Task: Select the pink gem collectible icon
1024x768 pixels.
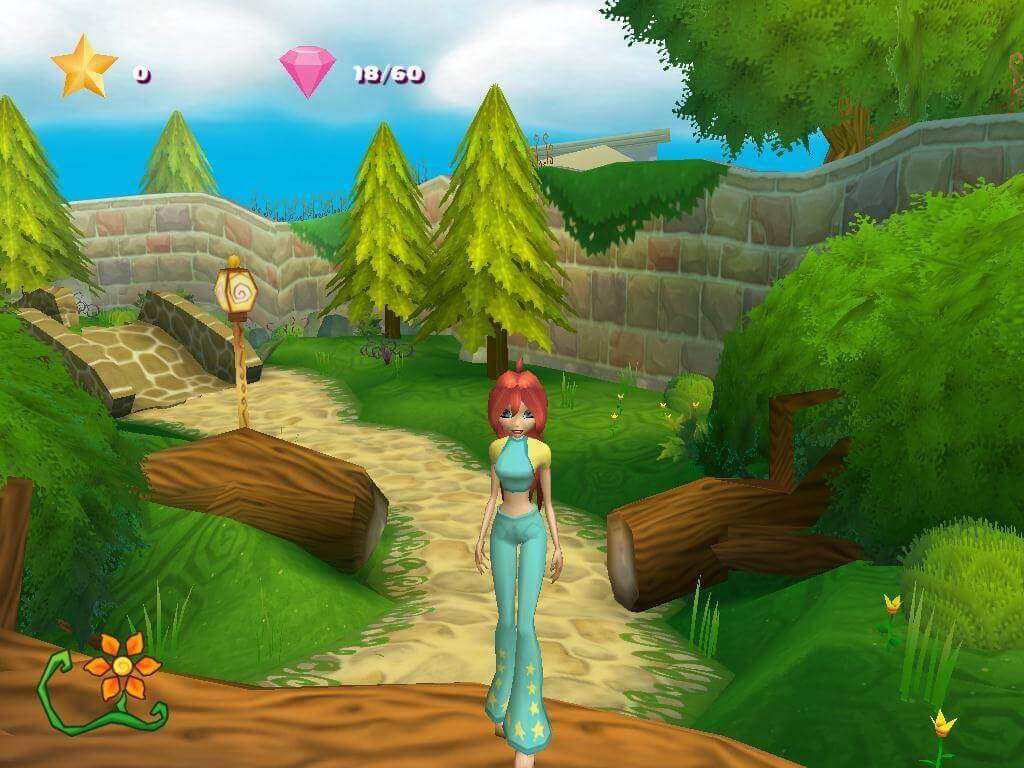Action: coord(309,72)
